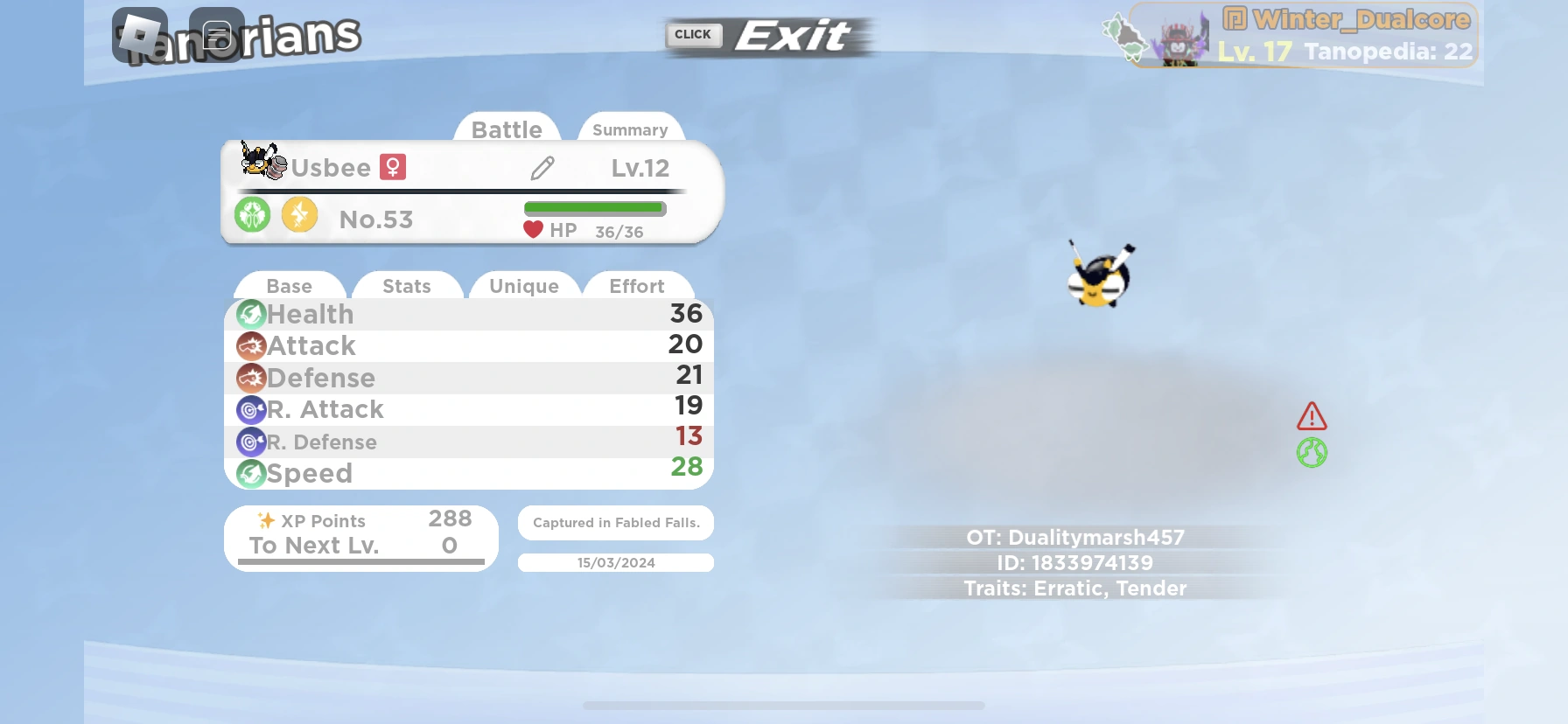Expand the Unique stats section

point(524,286)
